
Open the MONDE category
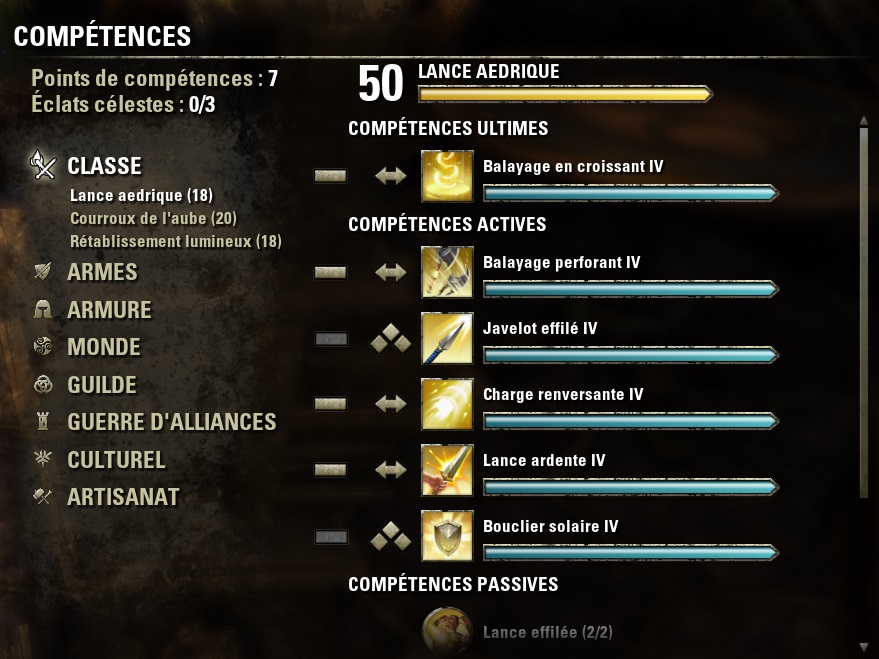tap(103, 348)
